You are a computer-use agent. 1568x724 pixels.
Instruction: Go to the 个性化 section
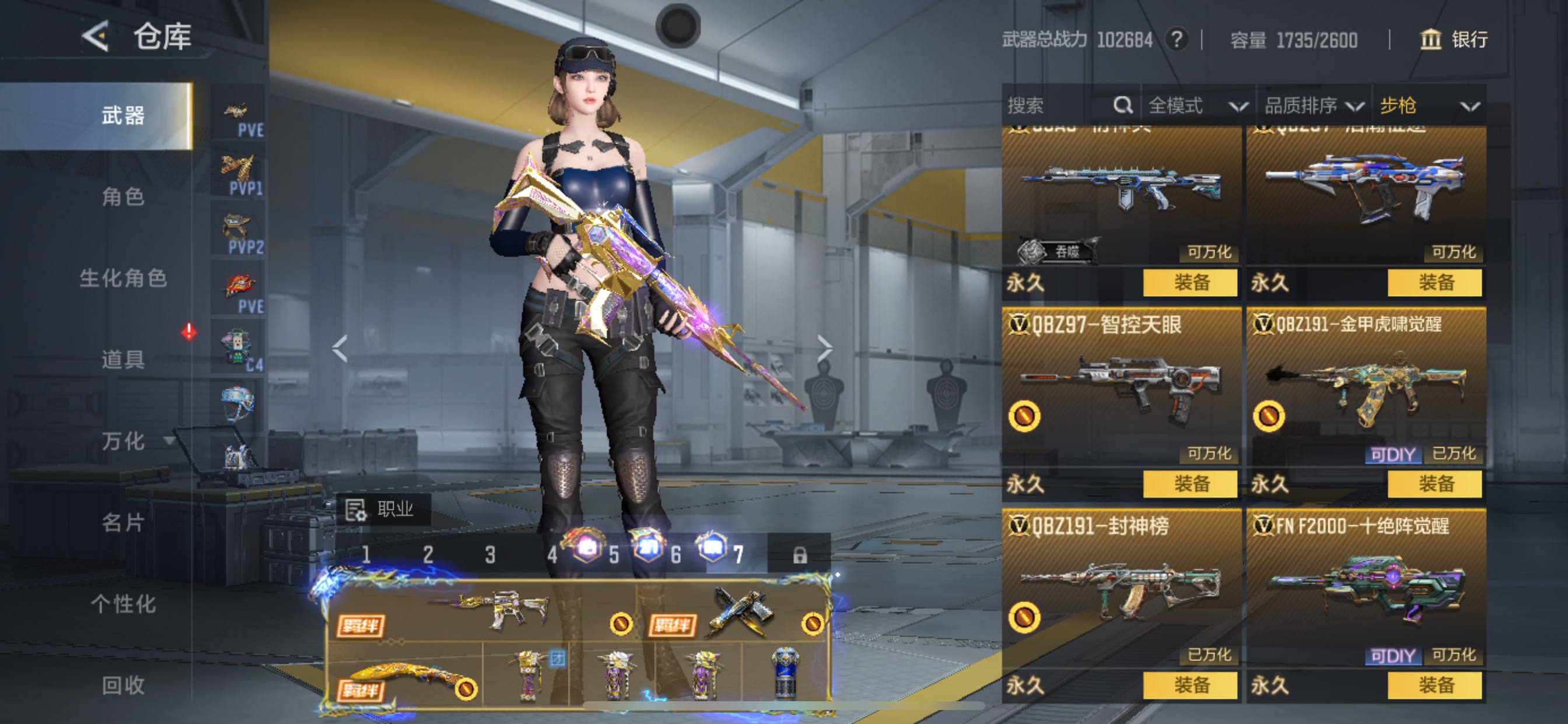click(x=123, y=603)
